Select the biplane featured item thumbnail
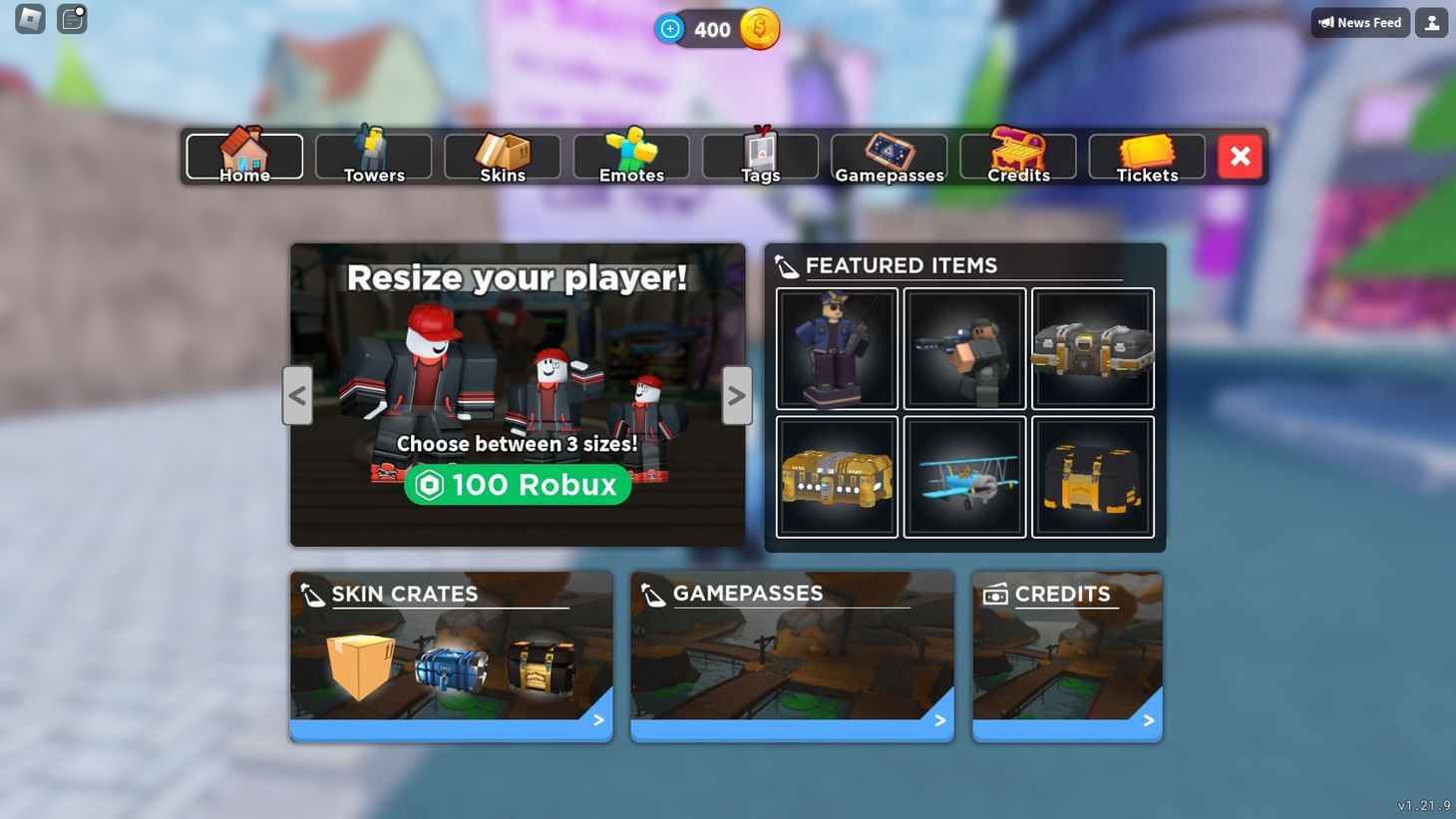The height and width of the screenshot is (819, 1456). (x=964, y=476)
